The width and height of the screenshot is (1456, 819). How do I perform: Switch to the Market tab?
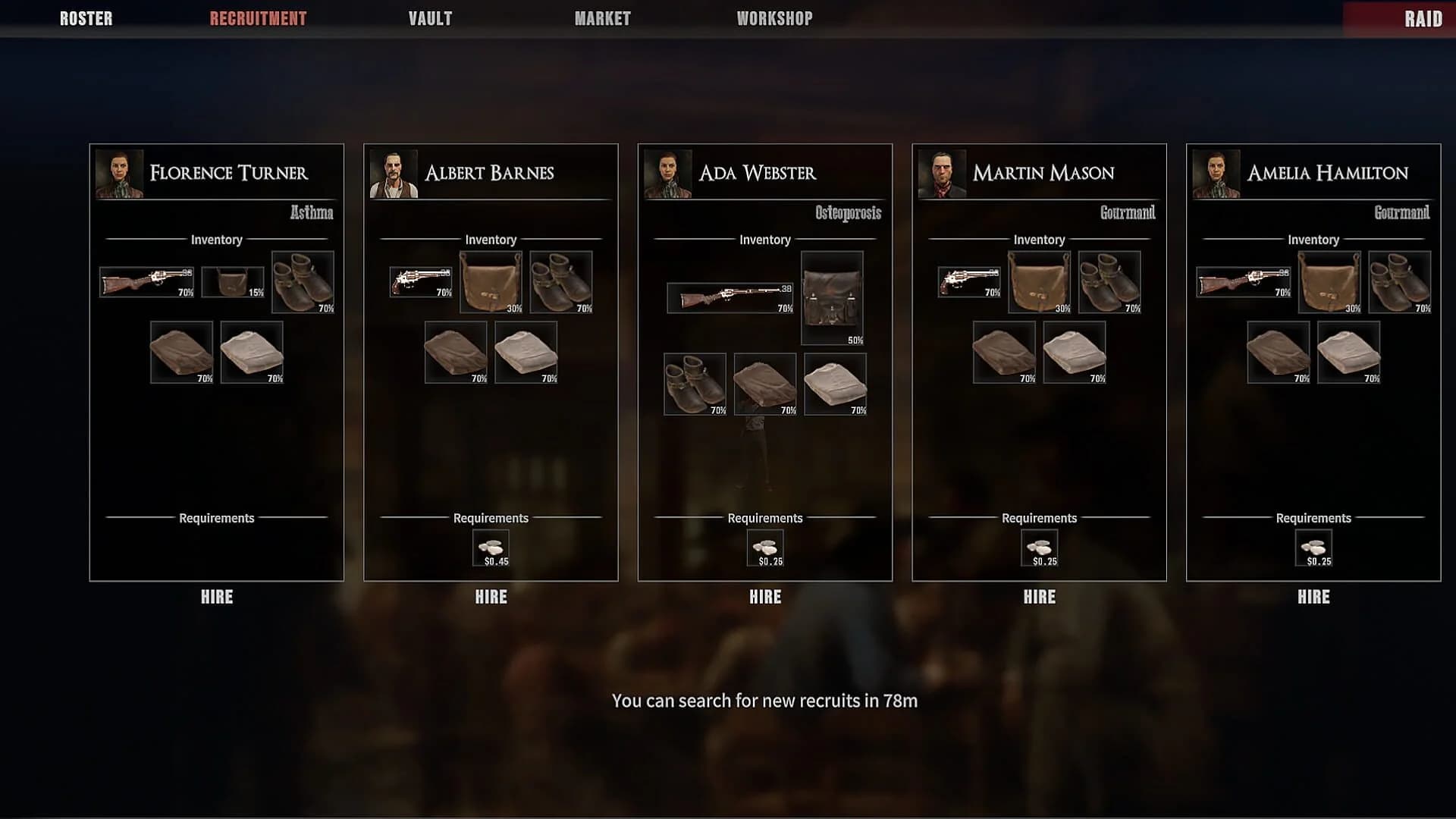point(602,18)
